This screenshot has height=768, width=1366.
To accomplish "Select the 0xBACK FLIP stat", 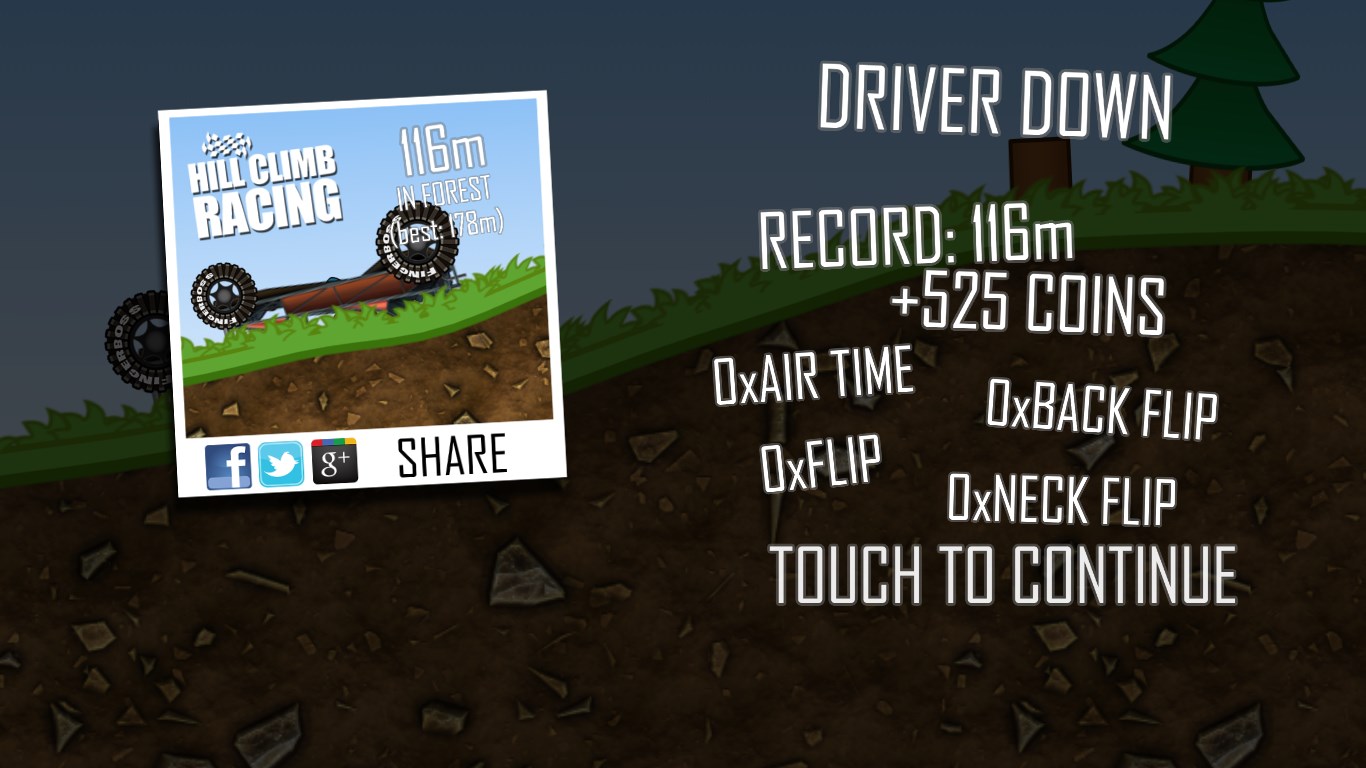I will click(1101, 409).
